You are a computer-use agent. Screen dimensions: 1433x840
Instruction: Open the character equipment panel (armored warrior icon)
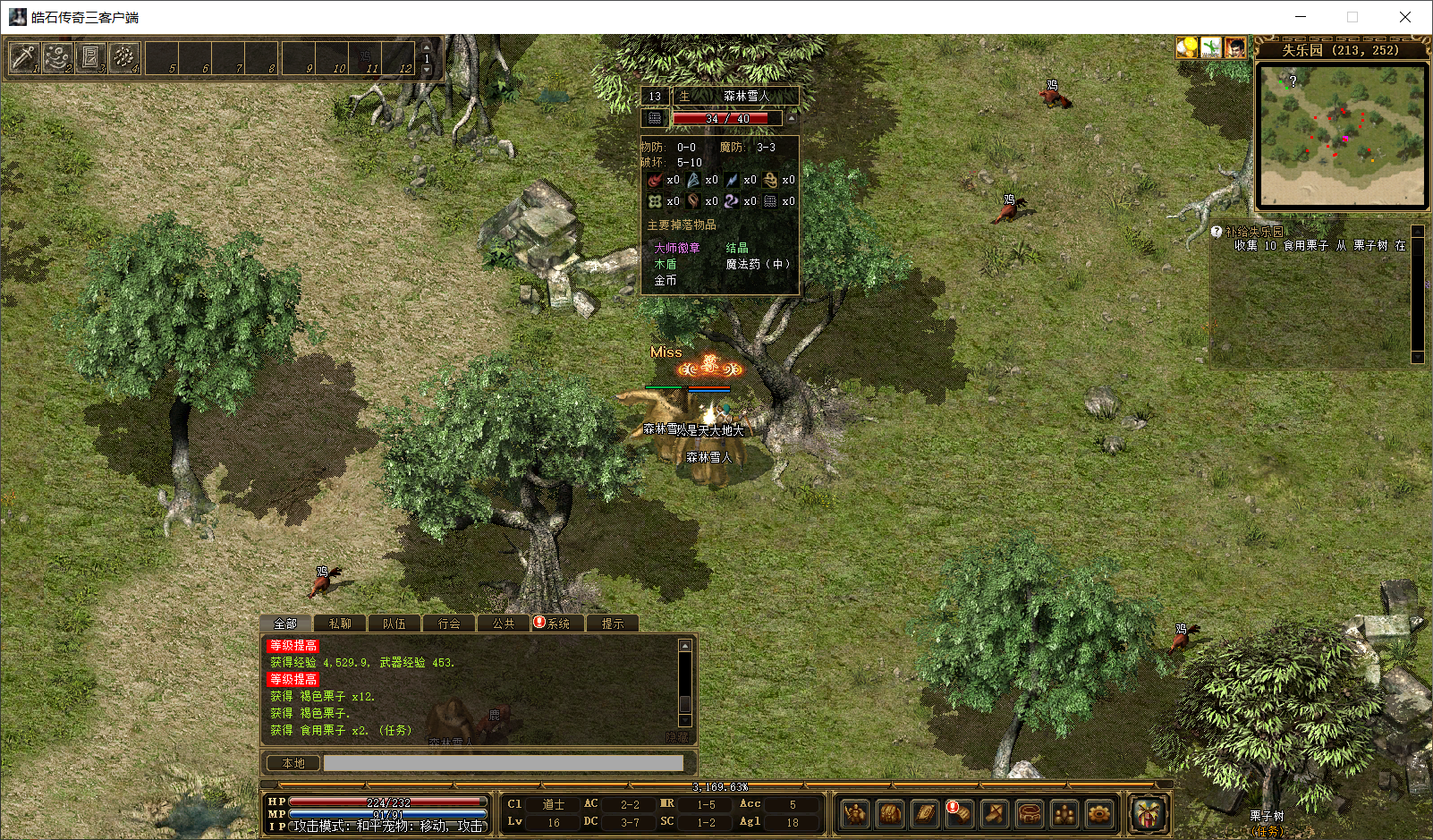(855, 814)
